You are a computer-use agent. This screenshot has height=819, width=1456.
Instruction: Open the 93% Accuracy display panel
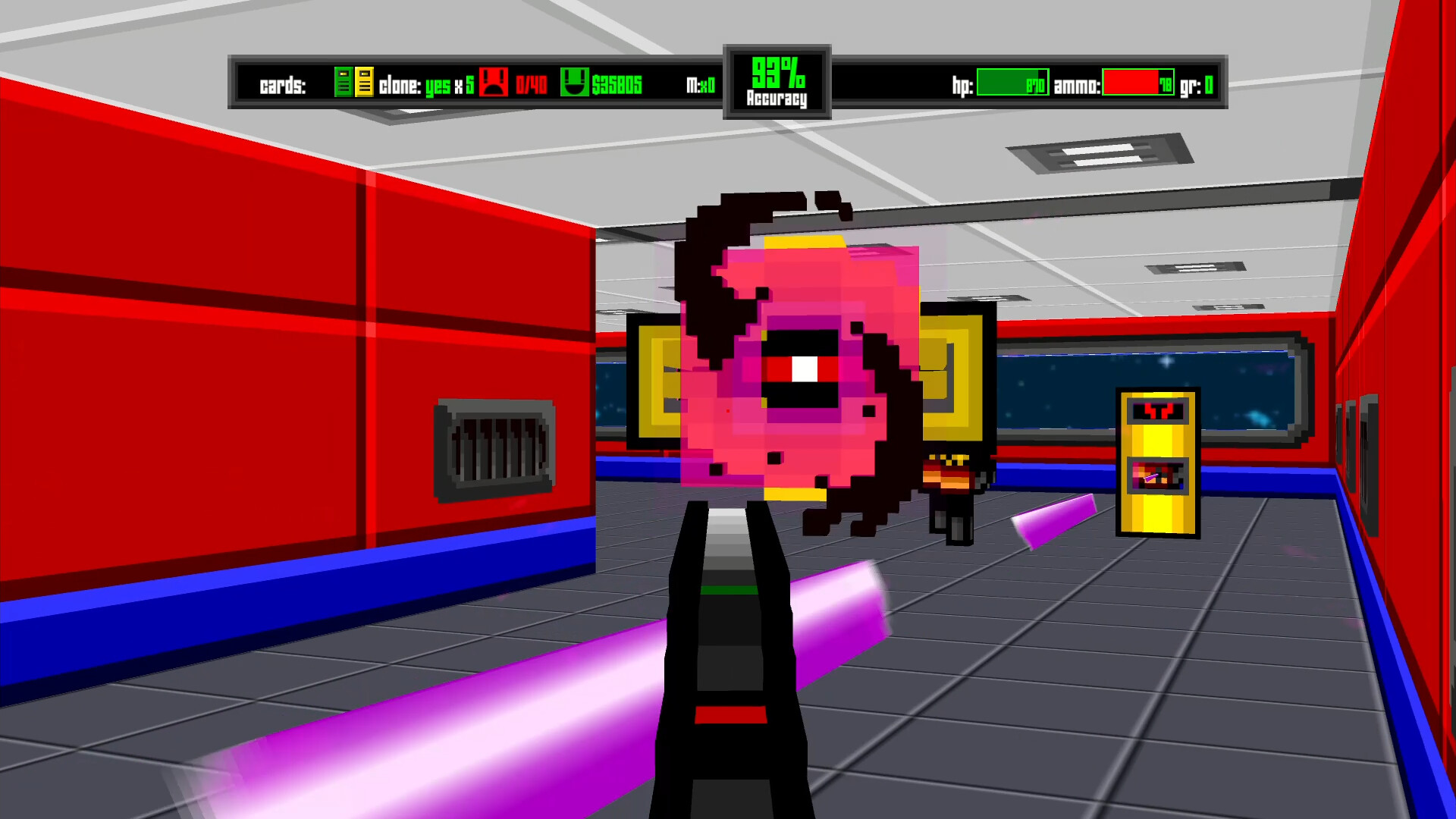777,81
